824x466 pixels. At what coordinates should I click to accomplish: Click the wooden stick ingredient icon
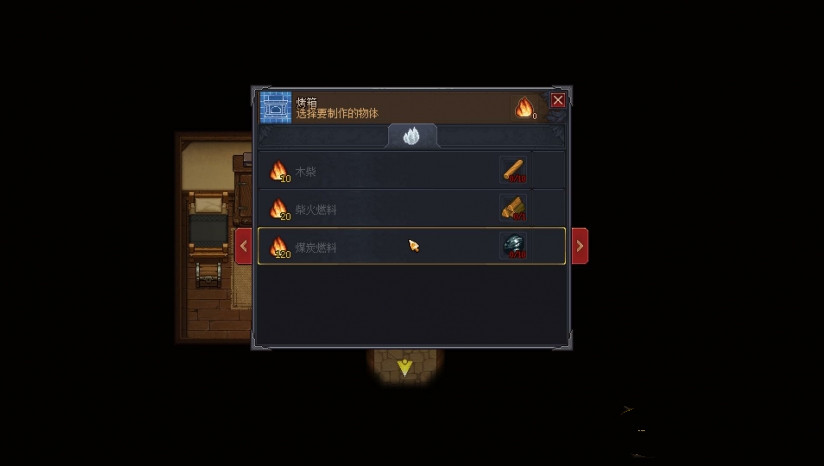tap(514, 170)
